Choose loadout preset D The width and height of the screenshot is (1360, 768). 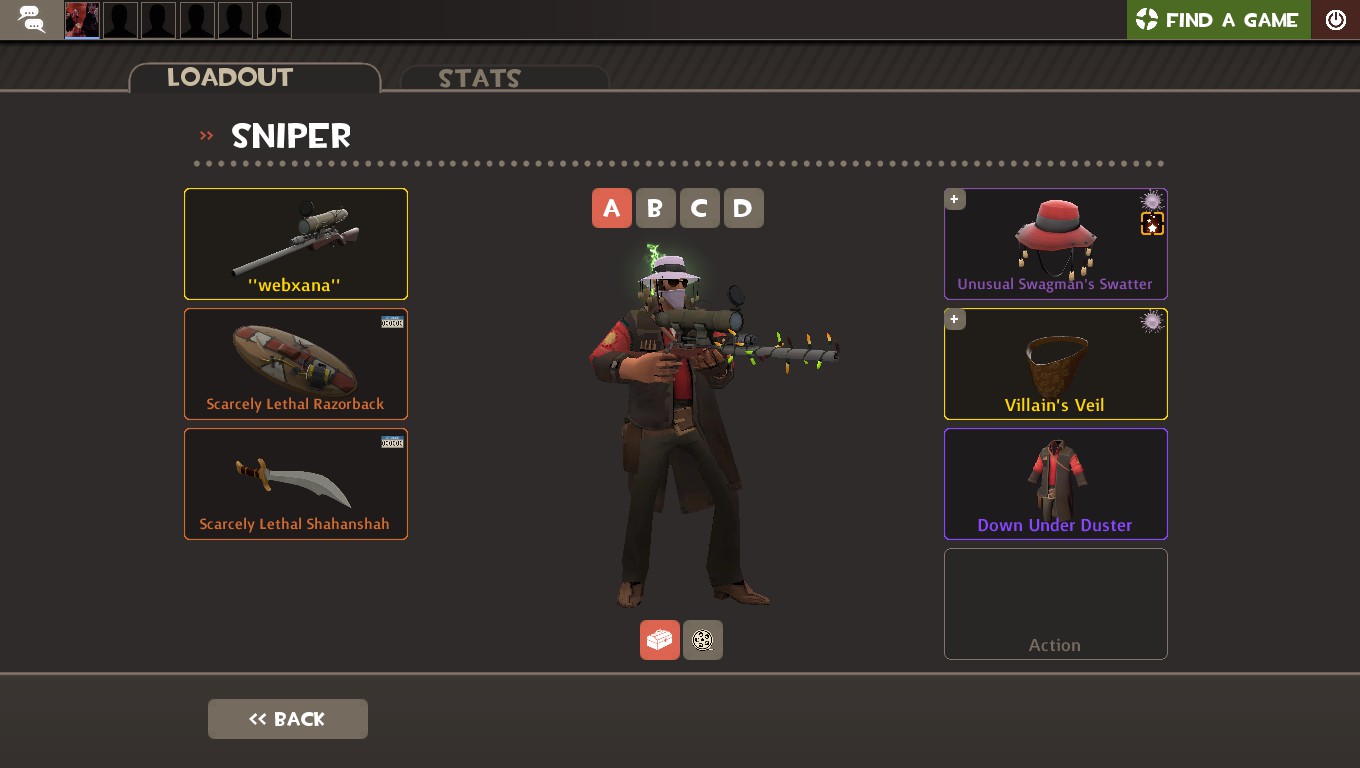coord(744,208)
